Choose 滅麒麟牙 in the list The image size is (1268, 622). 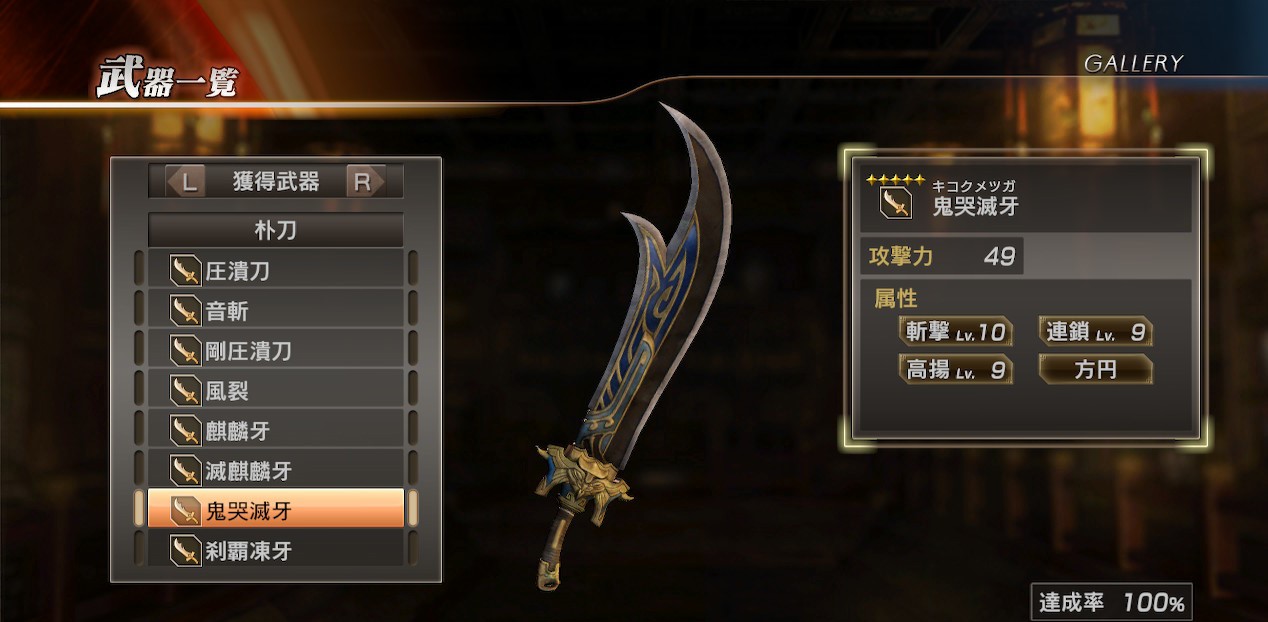276,470
